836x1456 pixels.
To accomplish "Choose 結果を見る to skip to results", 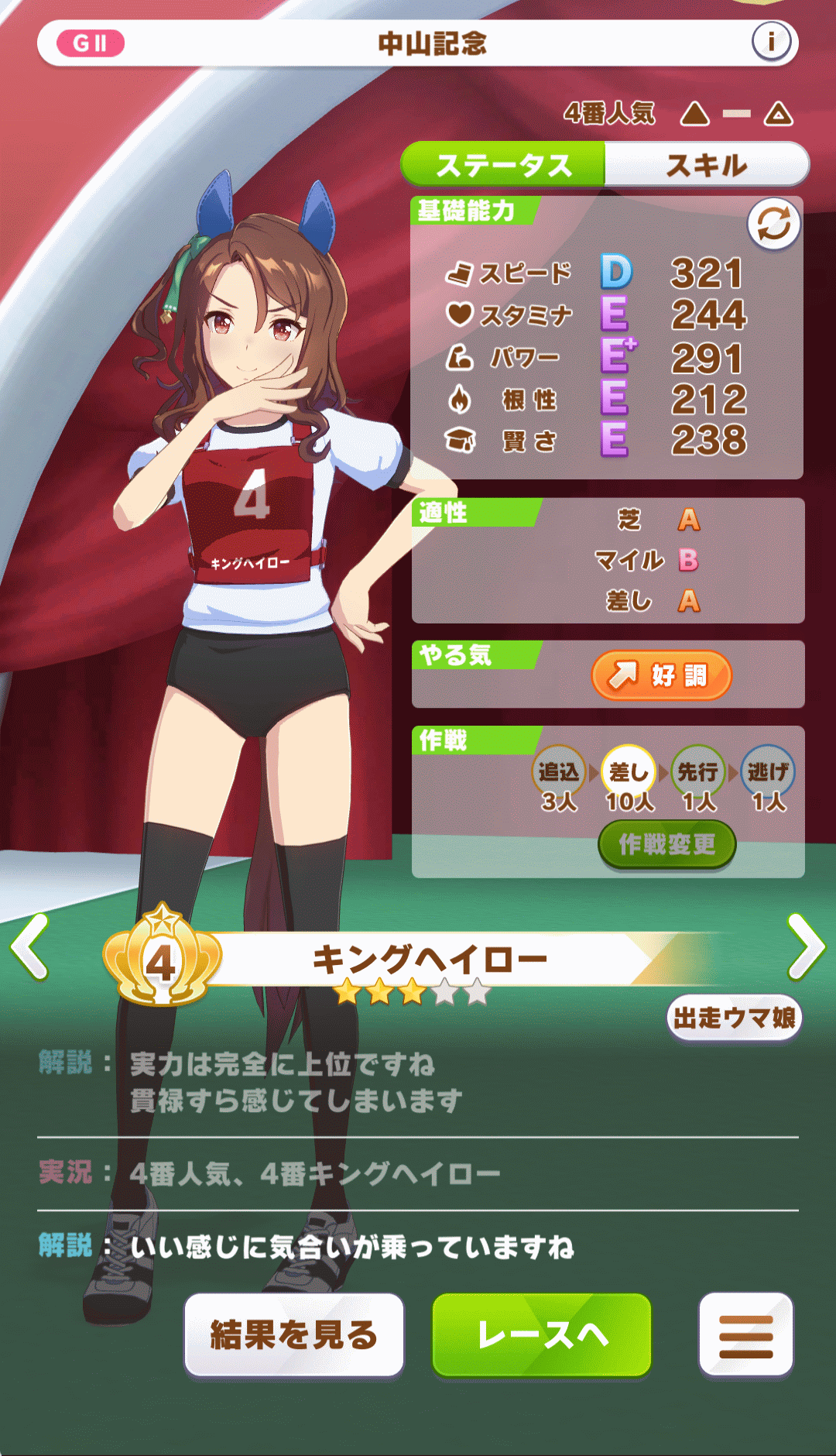I will (294, 1334).
